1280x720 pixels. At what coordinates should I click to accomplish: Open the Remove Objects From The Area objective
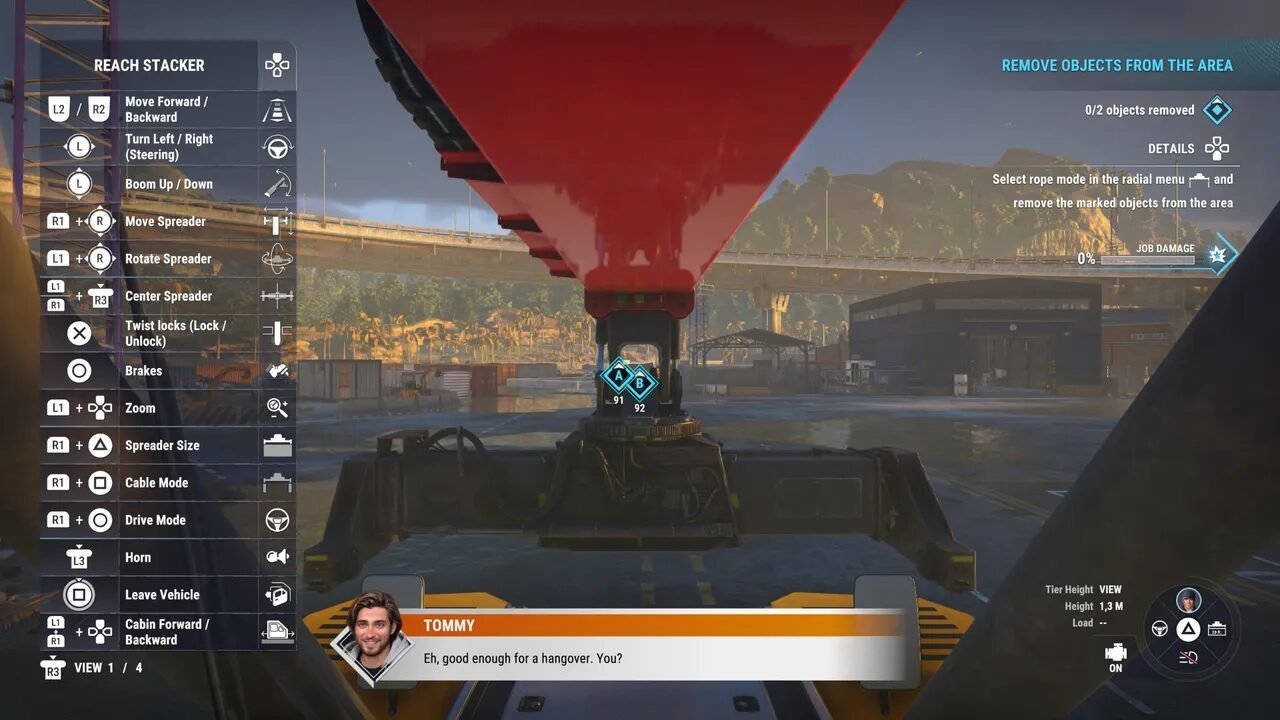(1117, 66)
